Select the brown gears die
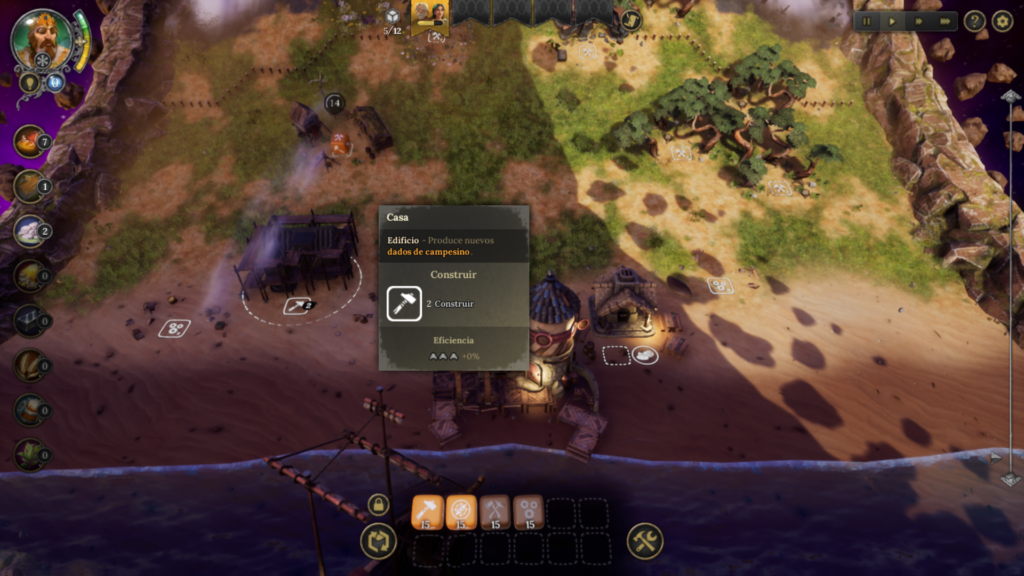The width and height of the screenshot is (1024, 576). (x=529, y=512)
